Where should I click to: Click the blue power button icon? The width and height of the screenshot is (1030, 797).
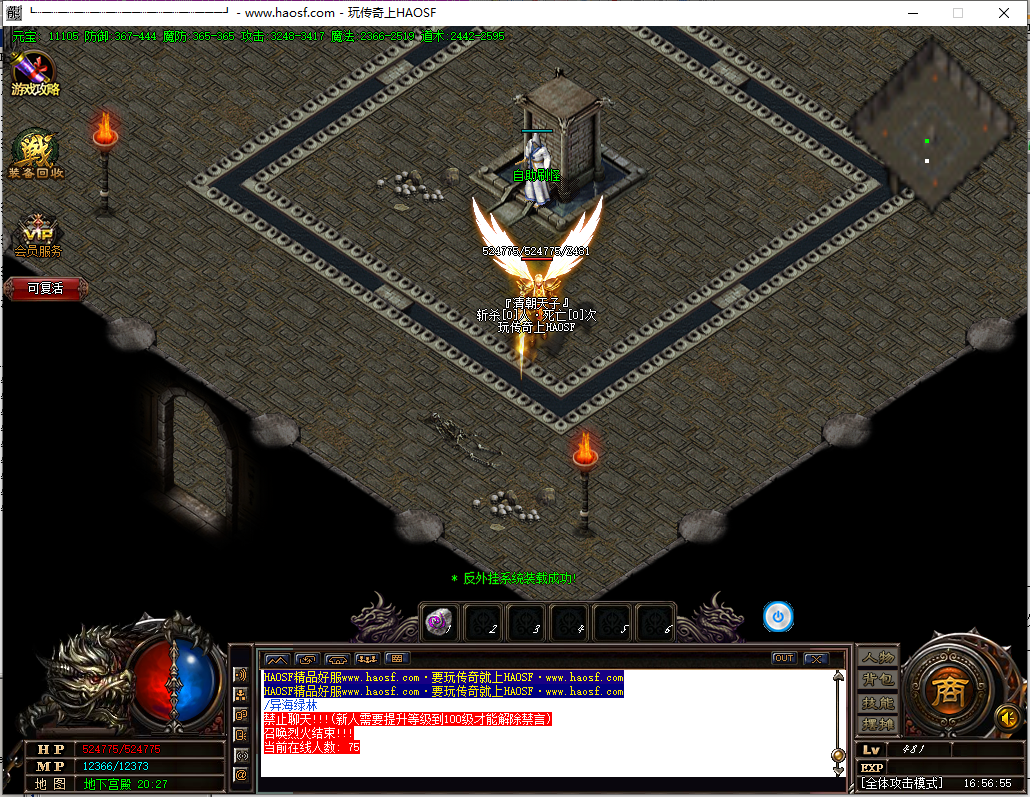(x=778, y=616)
